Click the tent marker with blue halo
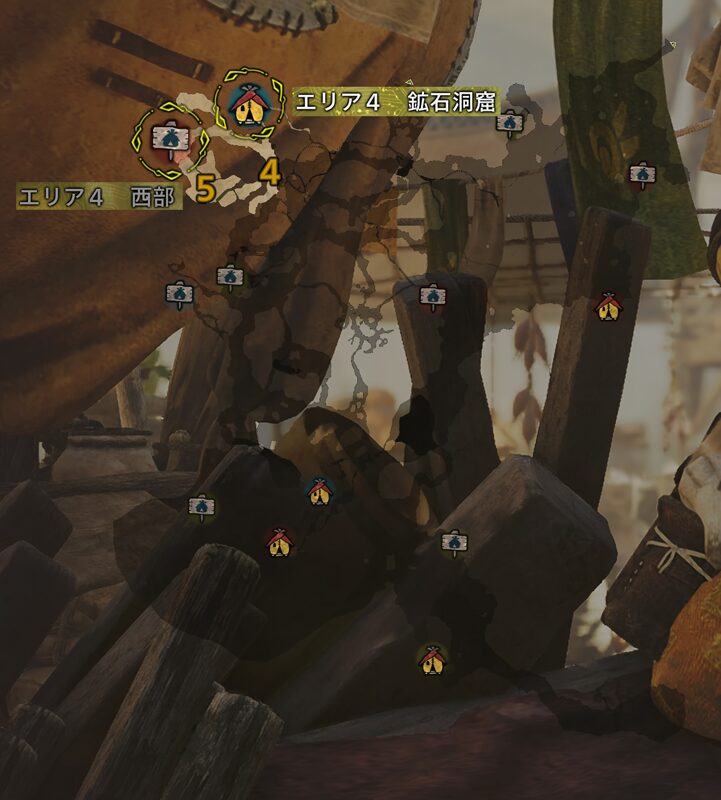Viewport: 721px width, 800px height. pyautogui.click(x=318, y=491)
